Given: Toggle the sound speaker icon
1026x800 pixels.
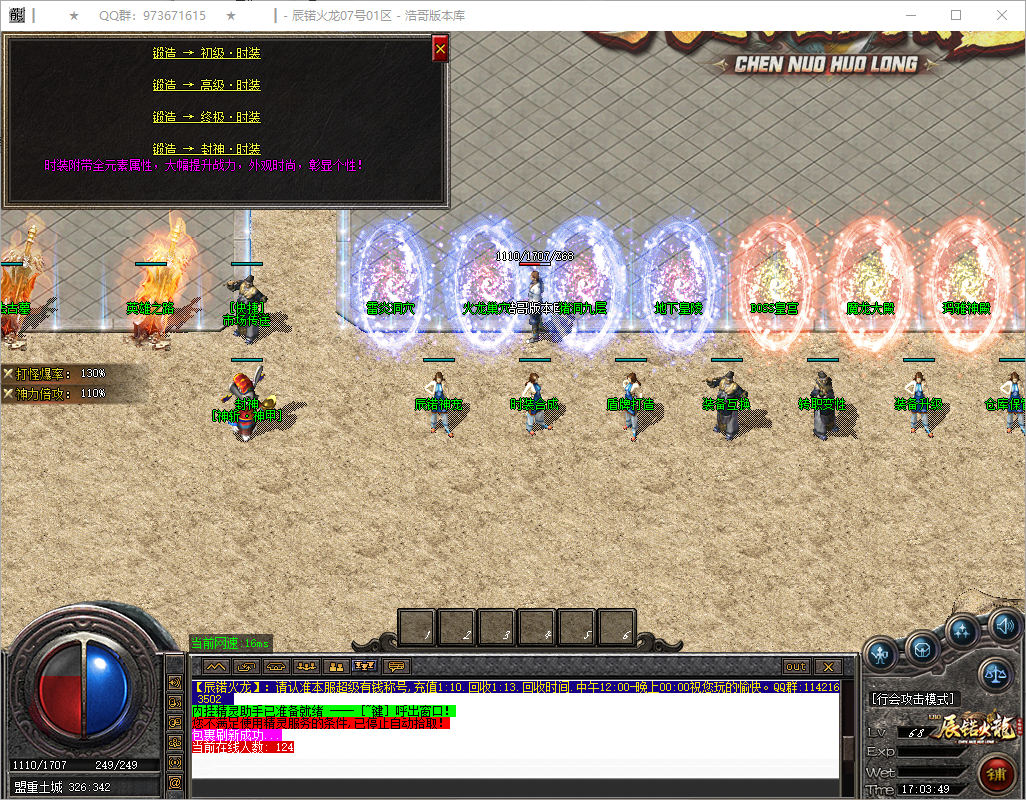Looking at the screenshot, I should [1004, 626].
